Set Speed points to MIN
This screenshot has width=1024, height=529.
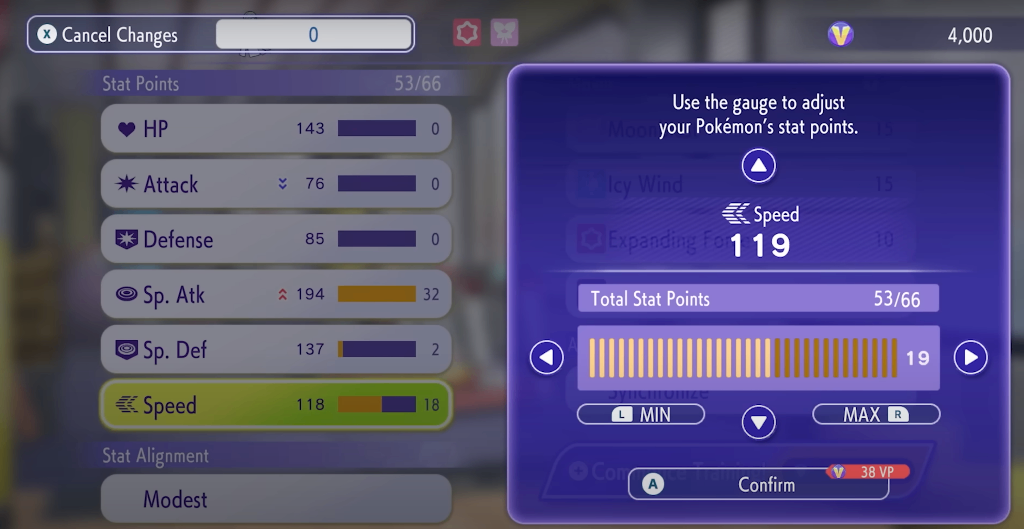[641, 414]
